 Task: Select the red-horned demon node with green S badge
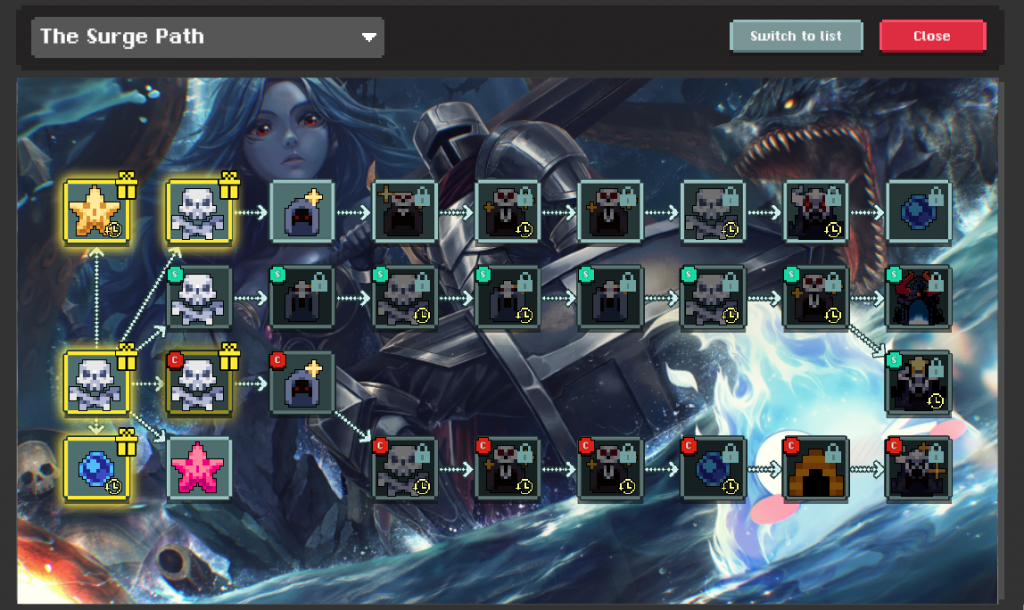918,298
